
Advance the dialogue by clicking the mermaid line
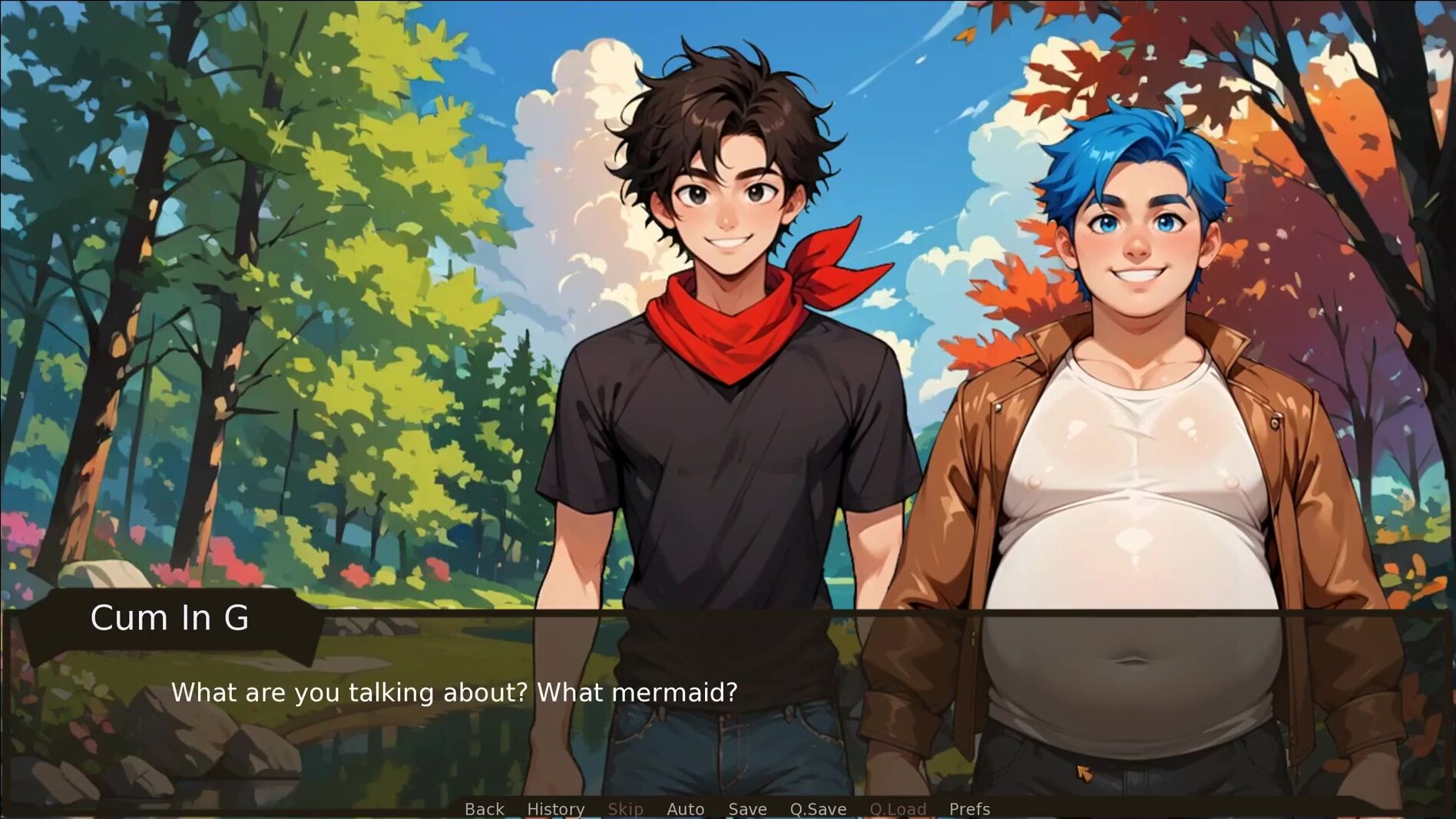pyautogui.click(x=454, y=692)
